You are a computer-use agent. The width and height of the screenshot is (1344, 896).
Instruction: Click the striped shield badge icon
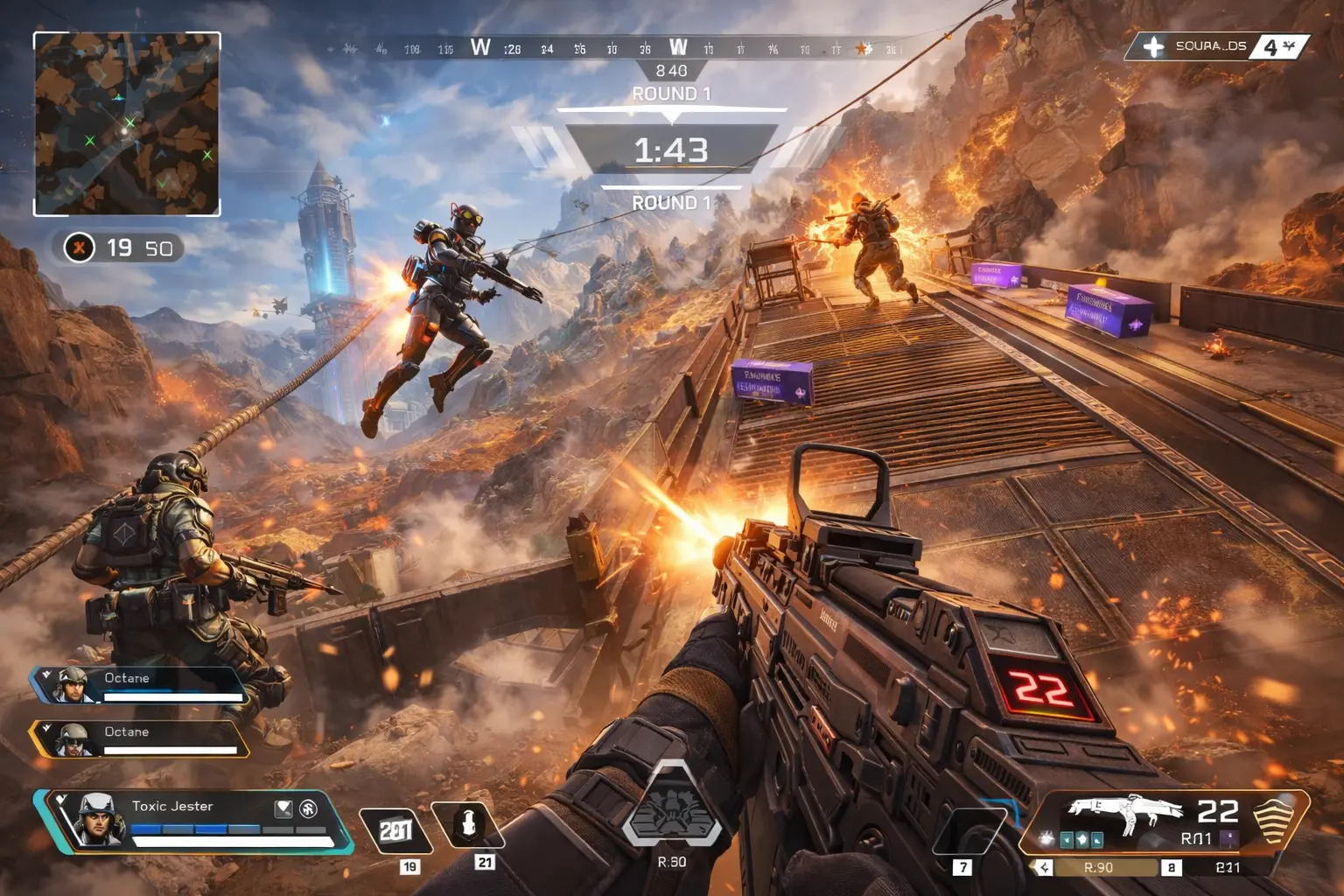[1275, 819]
